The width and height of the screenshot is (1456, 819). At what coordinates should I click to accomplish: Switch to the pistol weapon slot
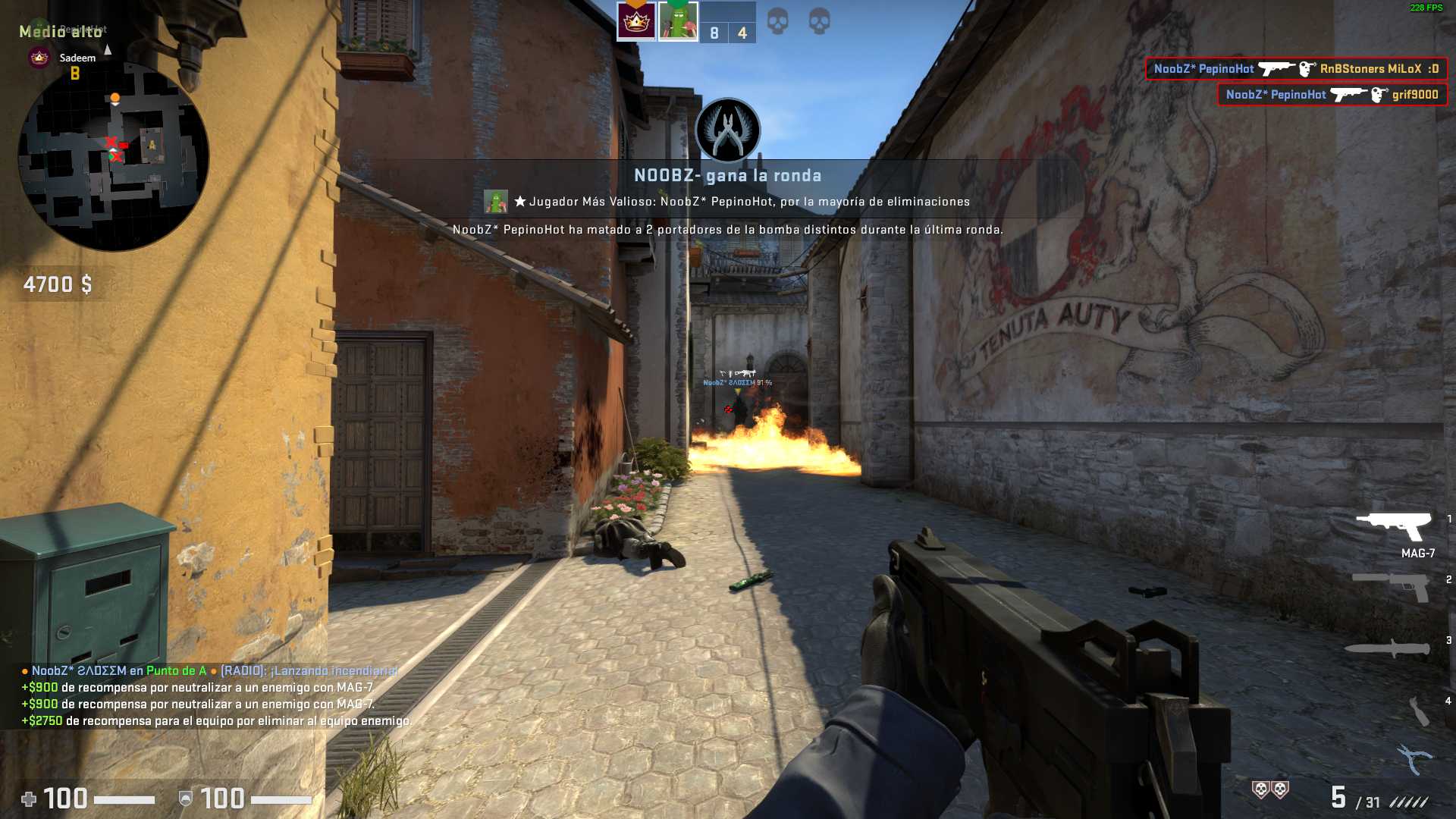click(1392, 586)
